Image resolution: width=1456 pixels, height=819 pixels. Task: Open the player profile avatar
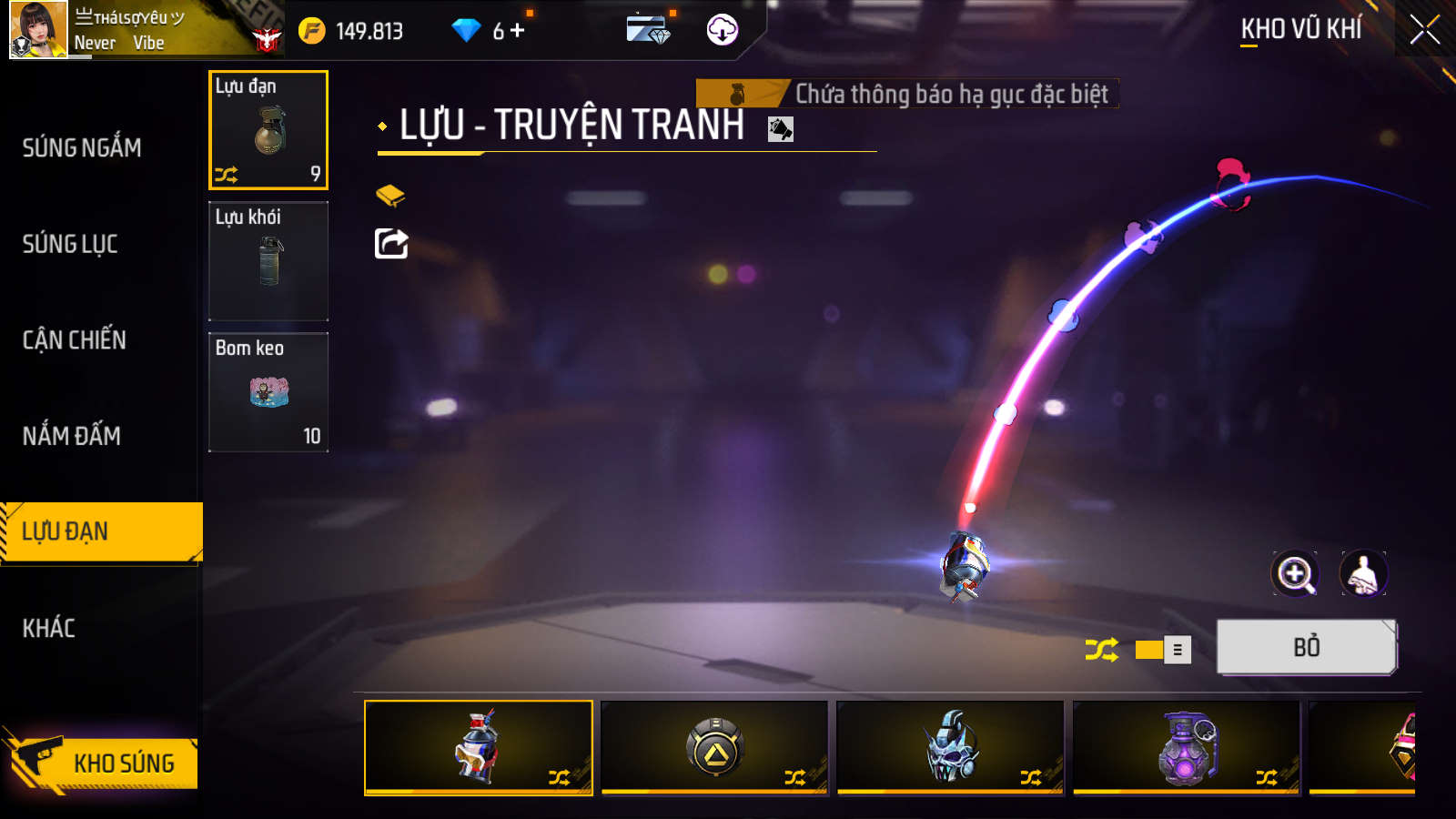coord(38,30)
